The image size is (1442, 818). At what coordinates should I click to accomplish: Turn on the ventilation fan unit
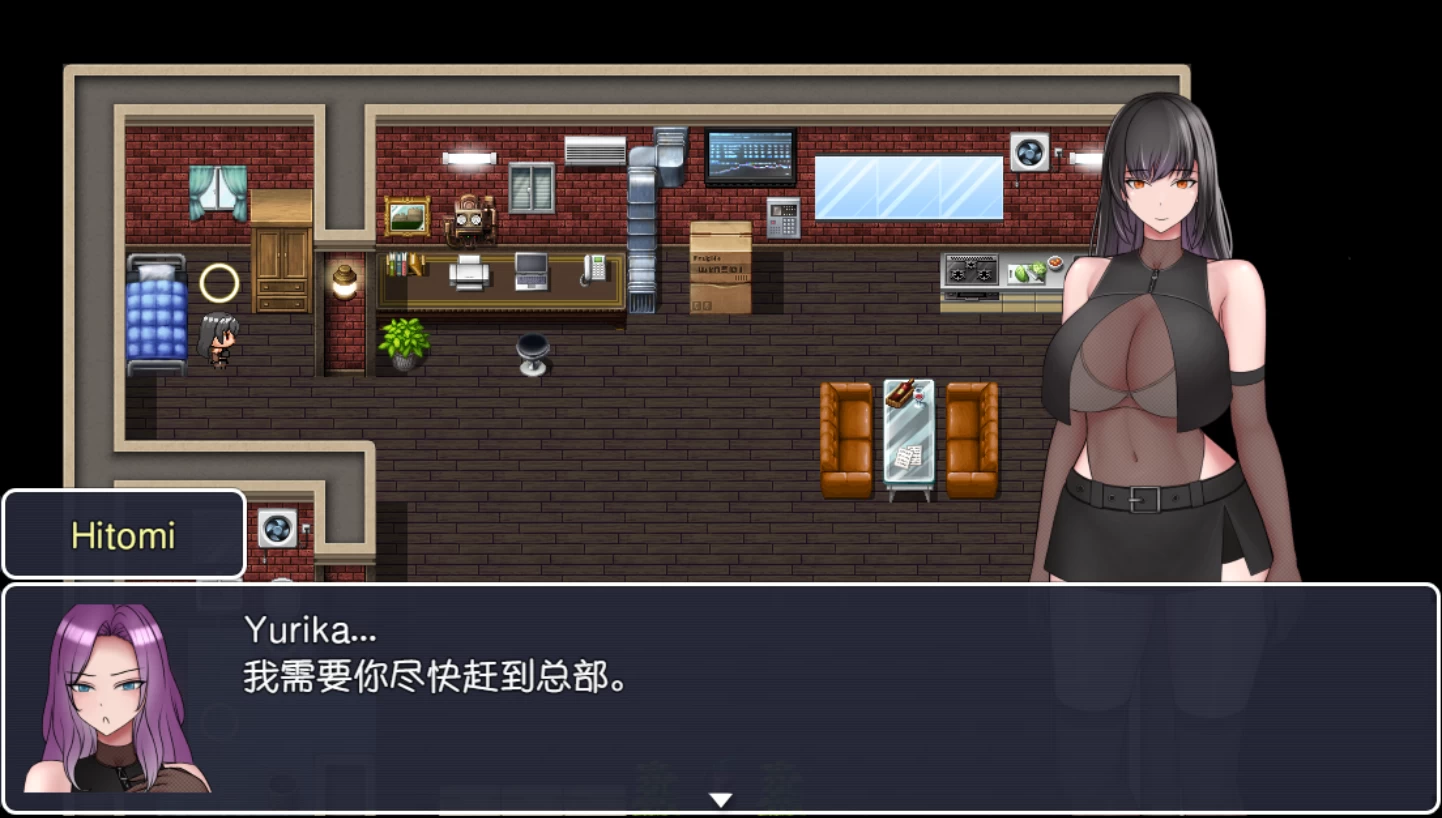click(x=1030, y=152)
